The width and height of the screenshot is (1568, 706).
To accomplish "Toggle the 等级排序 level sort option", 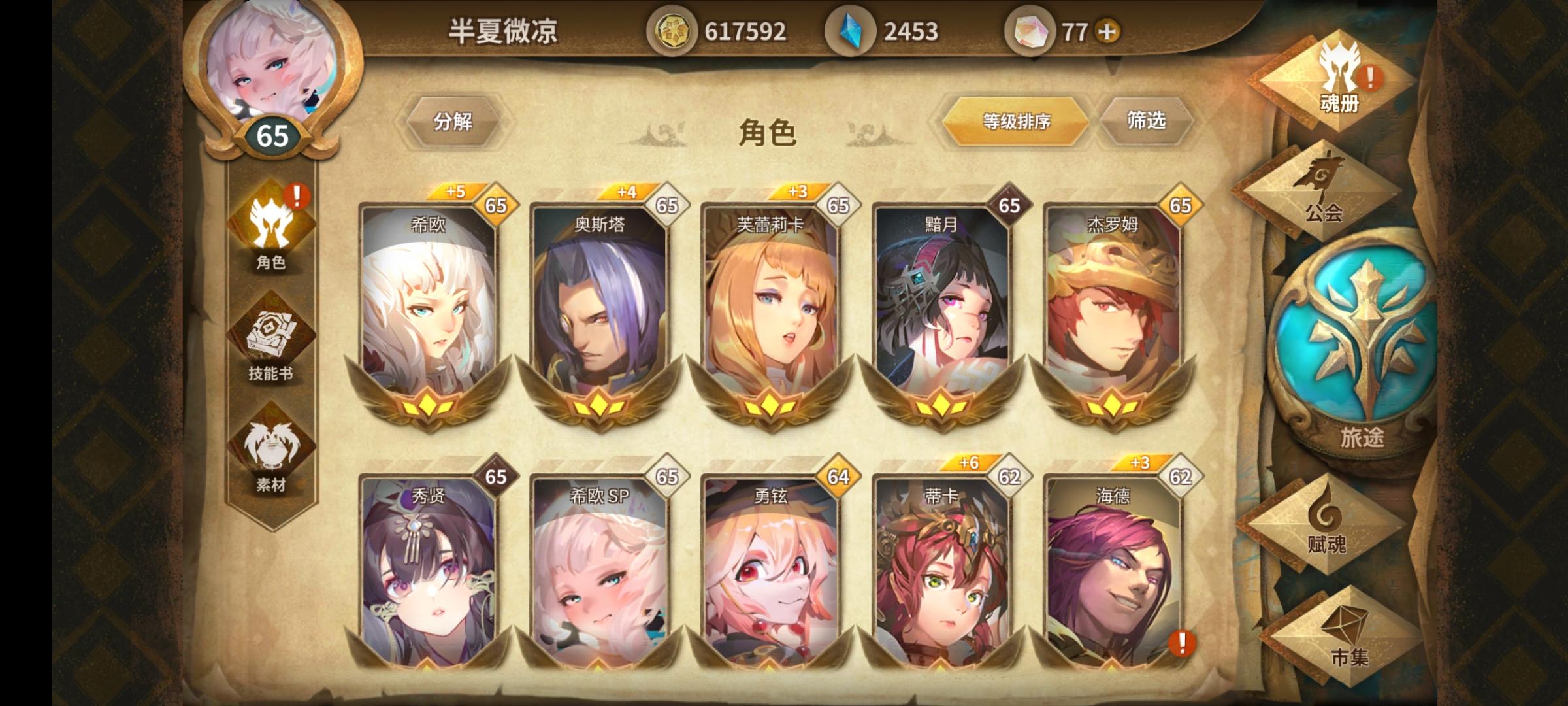I will (x=1015, y=120).
